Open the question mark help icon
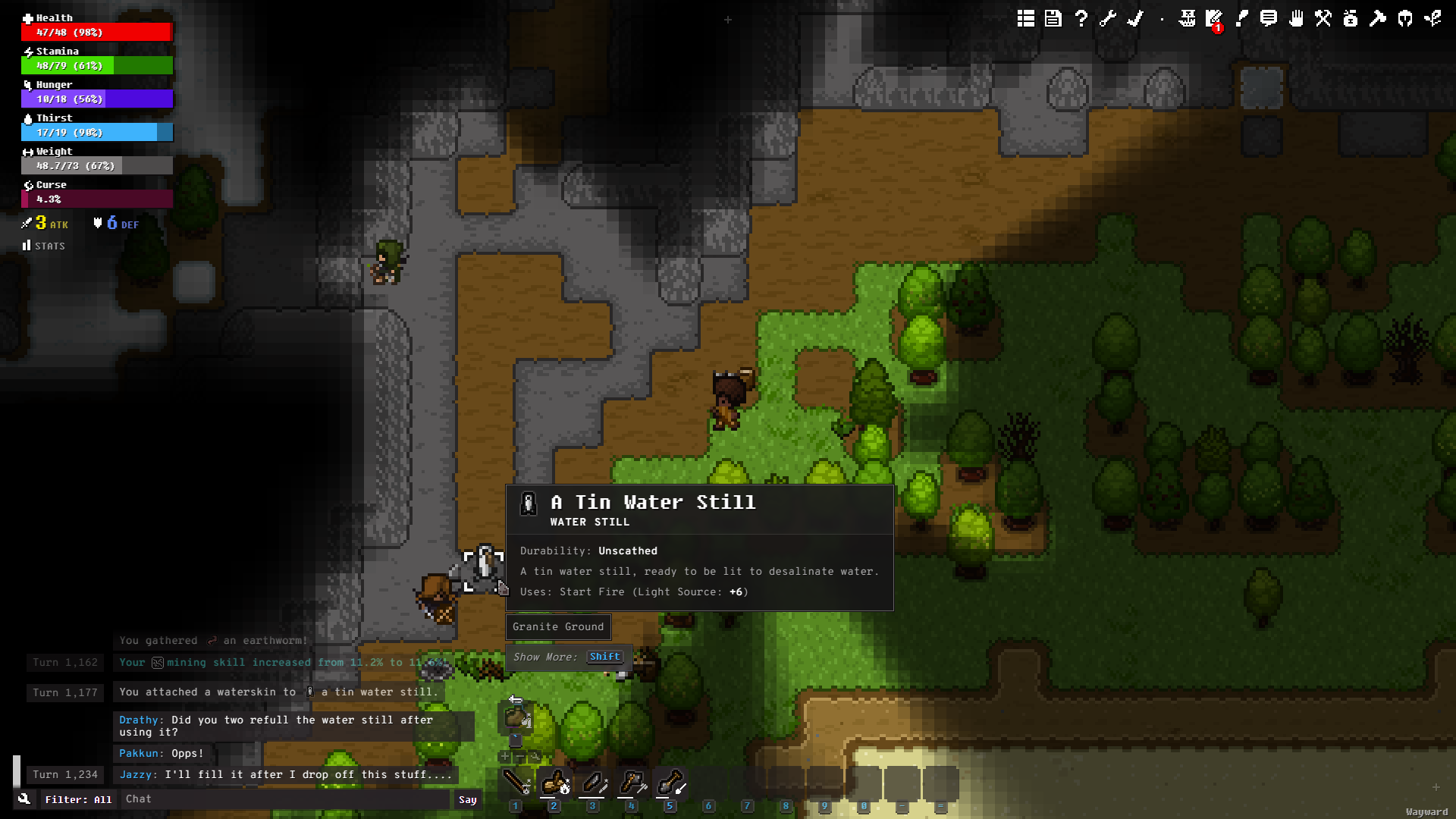Screen dimensions: 1456x819 pos(1081,18)
